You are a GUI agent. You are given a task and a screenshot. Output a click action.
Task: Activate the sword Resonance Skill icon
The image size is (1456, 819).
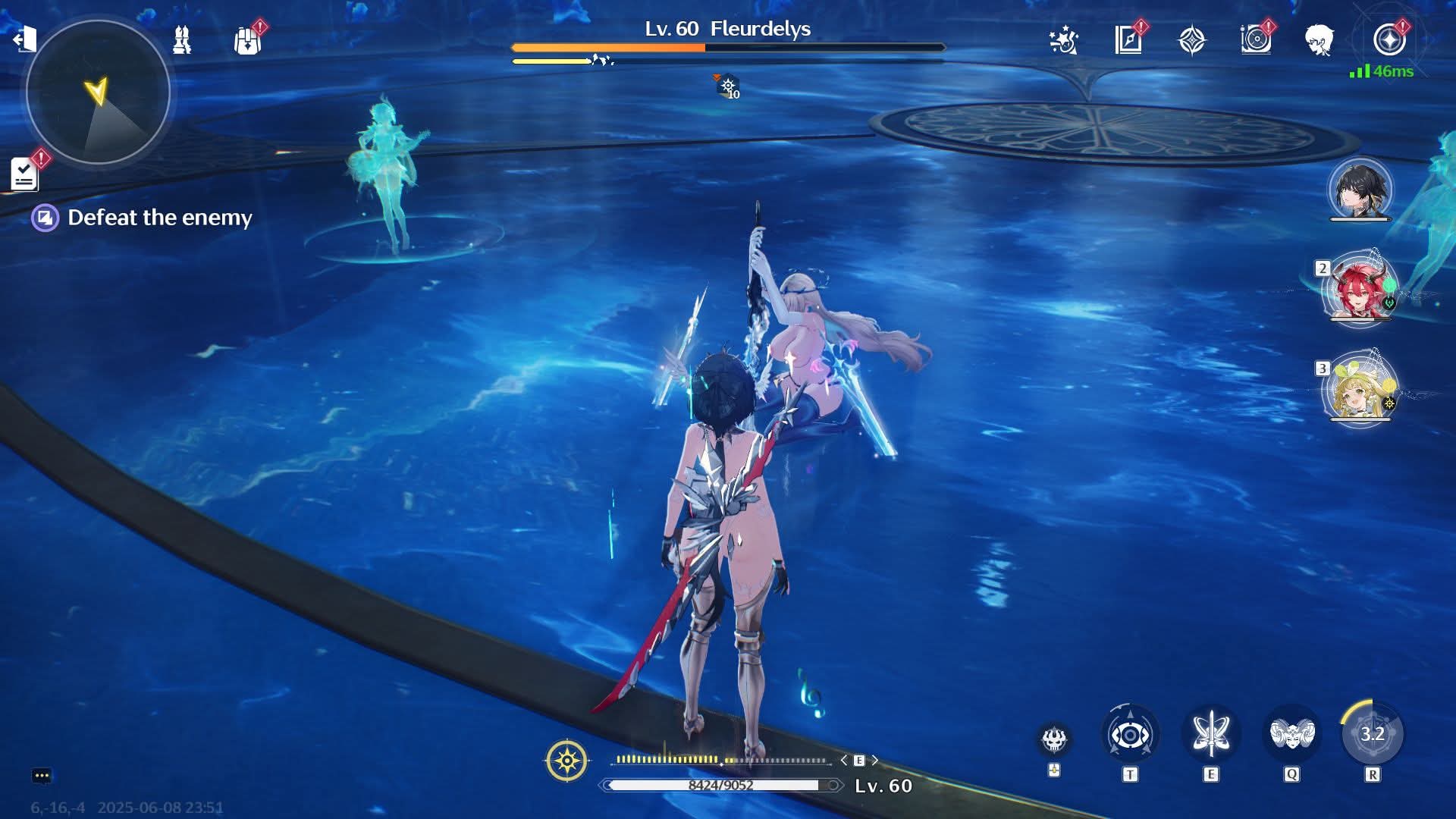click(x=1211, y=734)
